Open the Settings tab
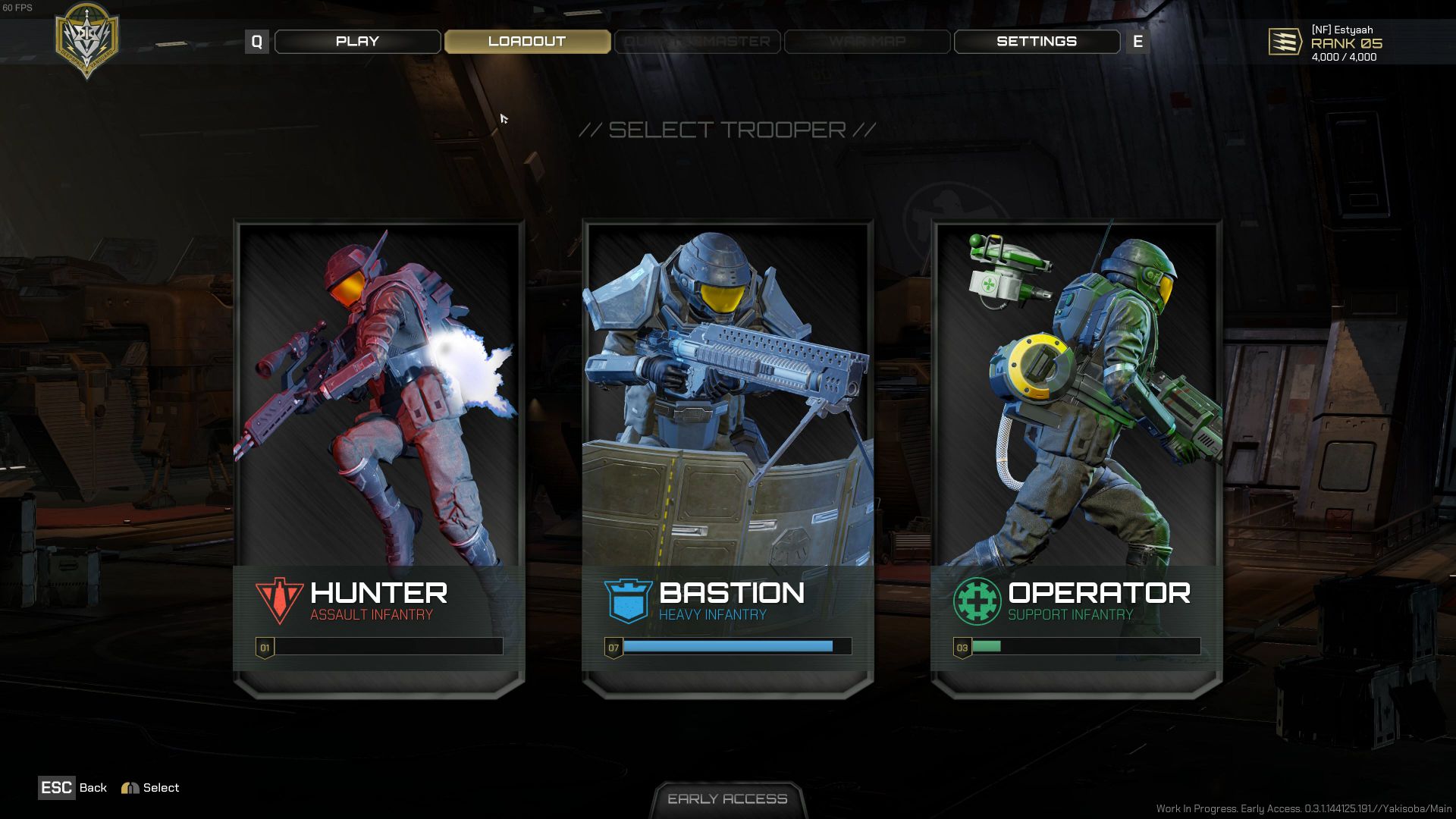Image resolution: width=1456 pixels, height=819 pixels. coord(1036,42)
